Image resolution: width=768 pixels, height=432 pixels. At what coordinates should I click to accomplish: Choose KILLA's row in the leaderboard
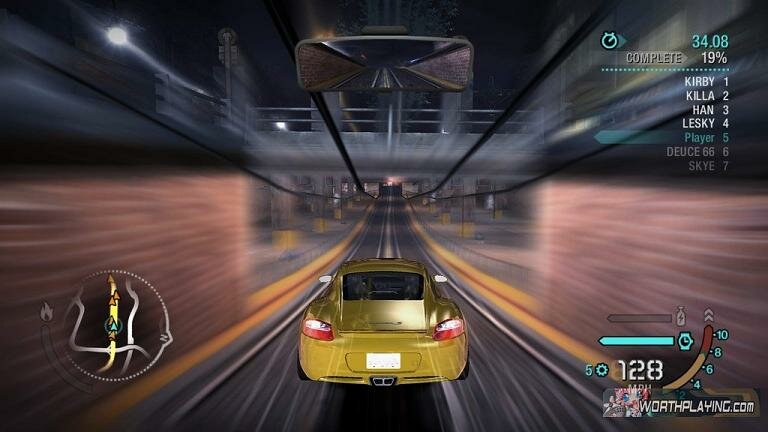(x=706, y=95)
